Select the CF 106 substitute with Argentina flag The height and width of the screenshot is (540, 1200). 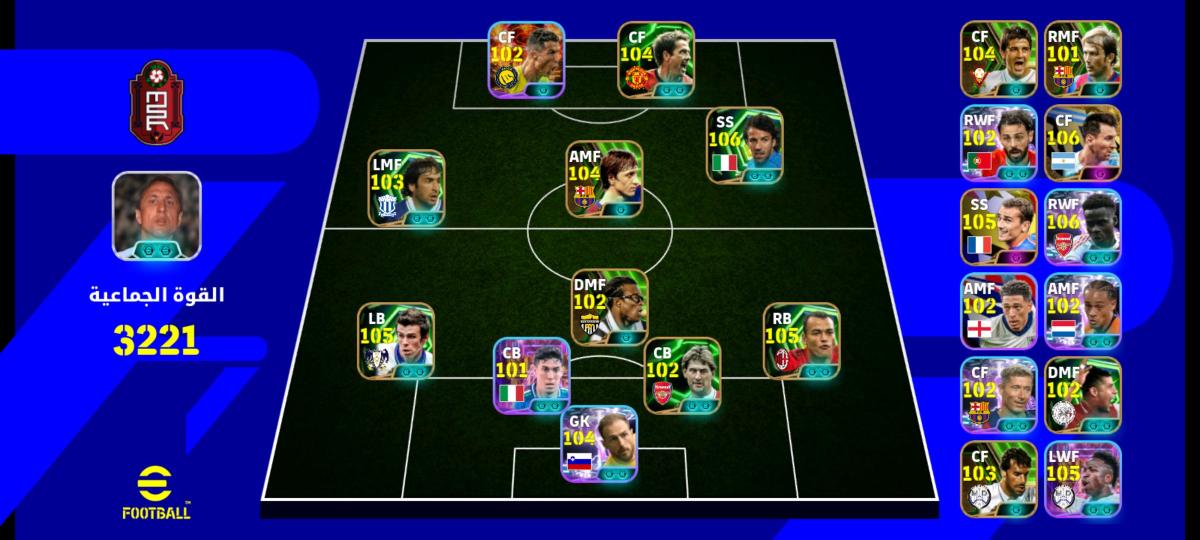[1083, 142]
